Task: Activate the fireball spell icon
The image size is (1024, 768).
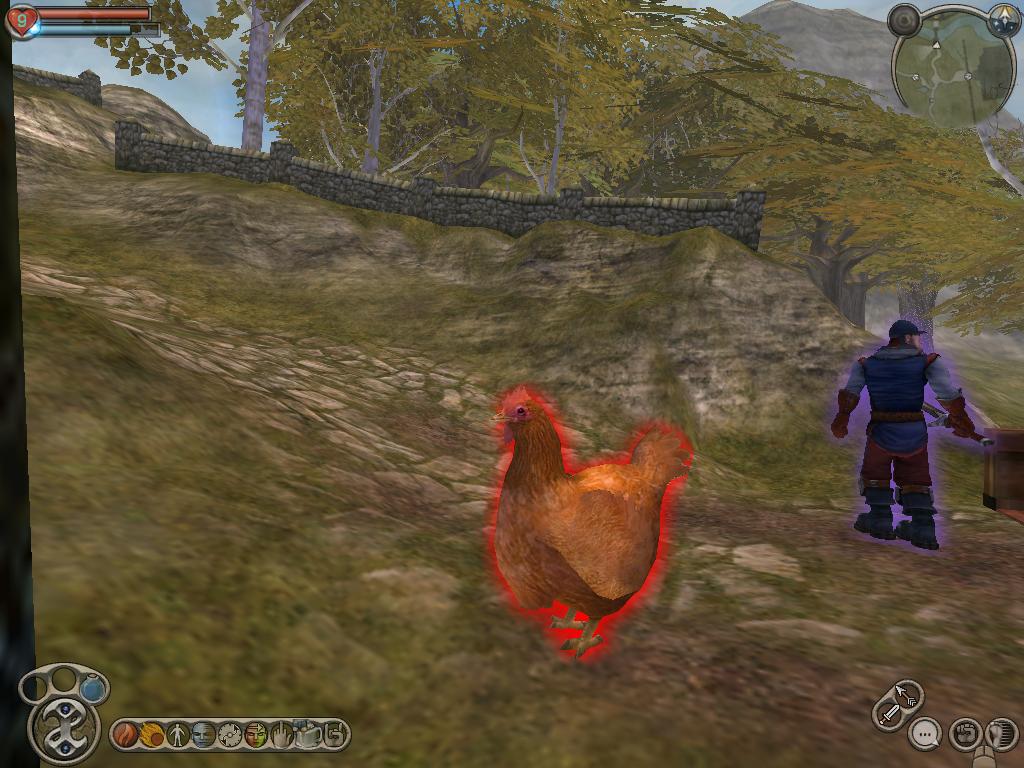Action: click(152, 735)
